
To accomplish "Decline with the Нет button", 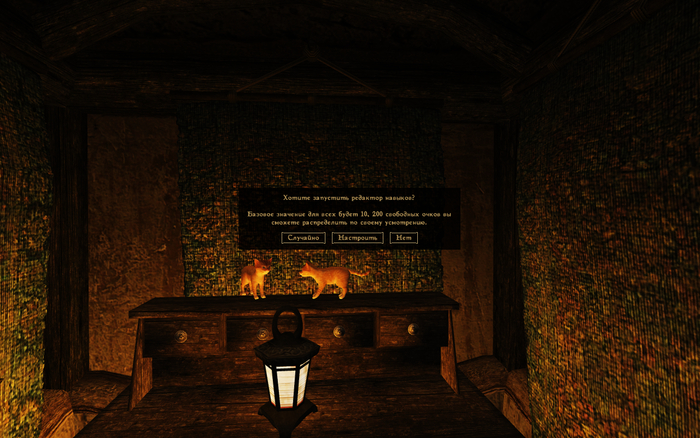I will [404, 238].
